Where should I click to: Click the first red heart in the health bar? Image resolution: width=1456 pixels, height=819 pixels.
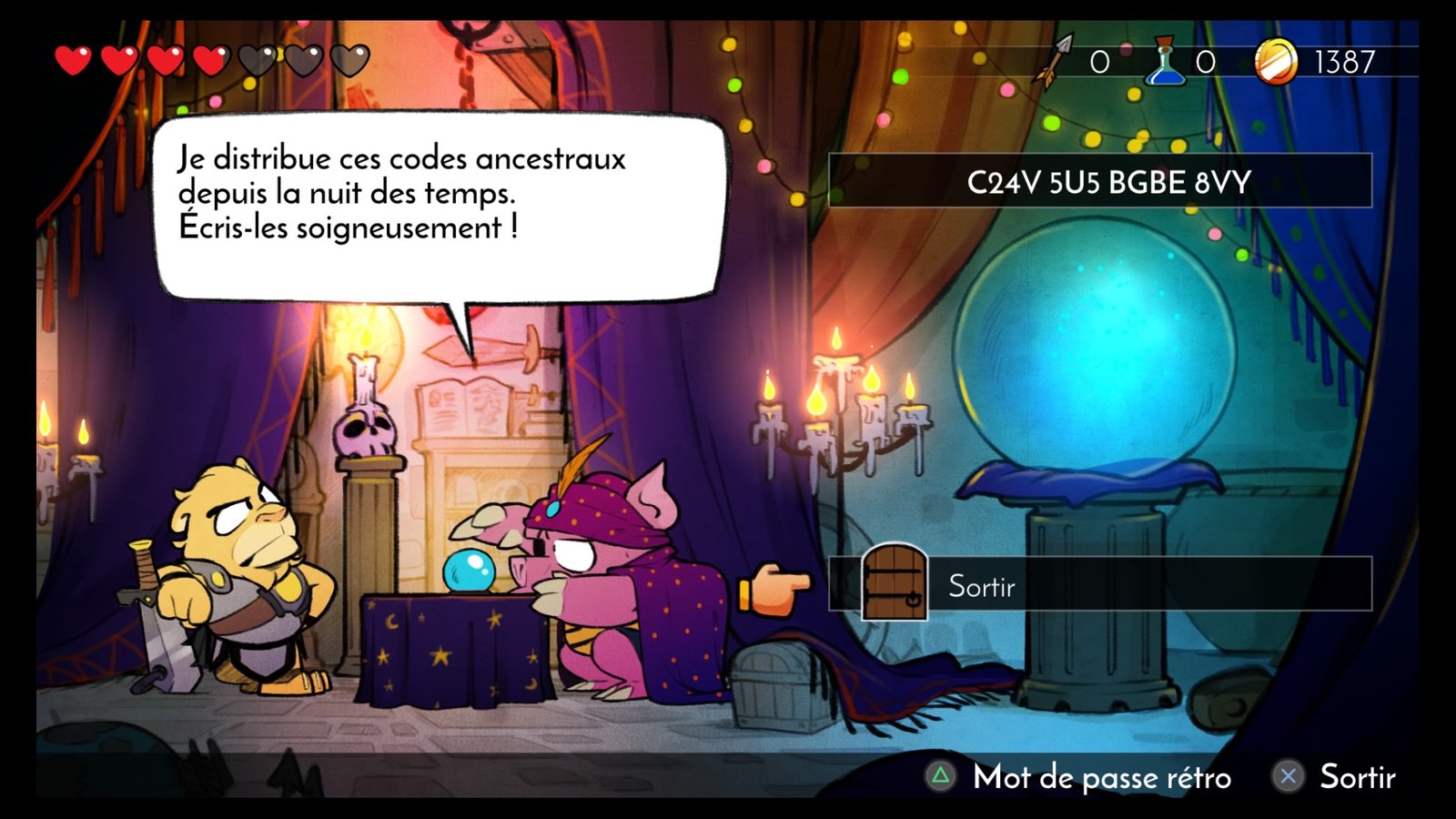tap(72, 59)
